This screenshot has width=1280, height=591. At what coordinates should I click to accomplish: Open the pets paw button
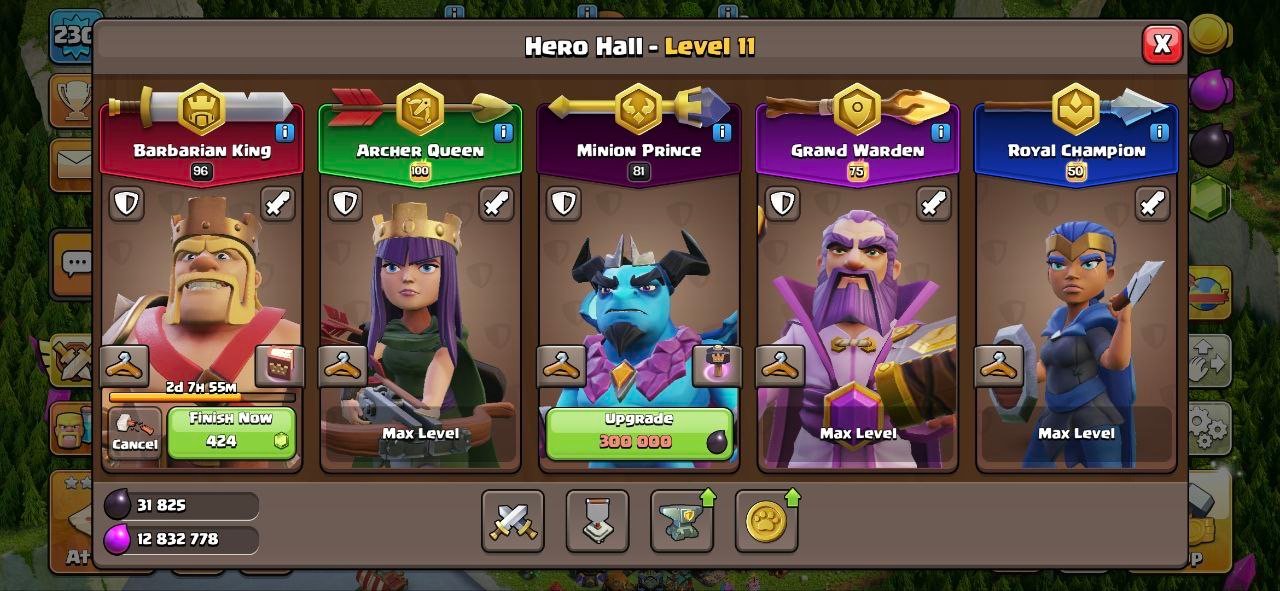(767, 521)
